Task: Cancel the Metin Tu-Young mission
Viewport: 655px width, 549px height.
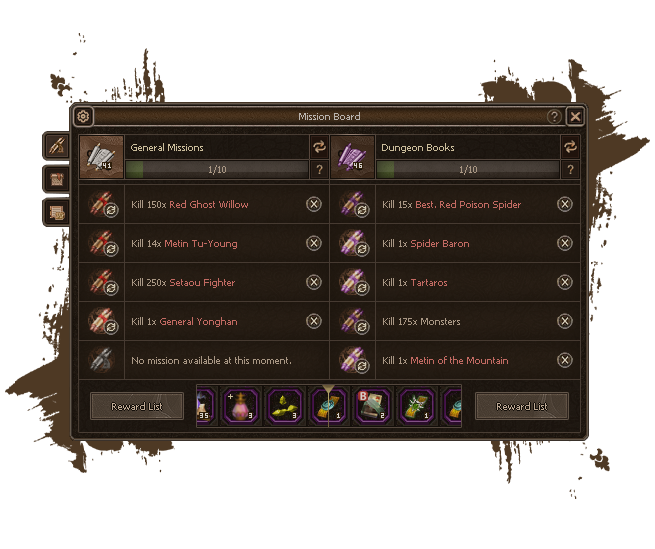Action: coord(314,243)
